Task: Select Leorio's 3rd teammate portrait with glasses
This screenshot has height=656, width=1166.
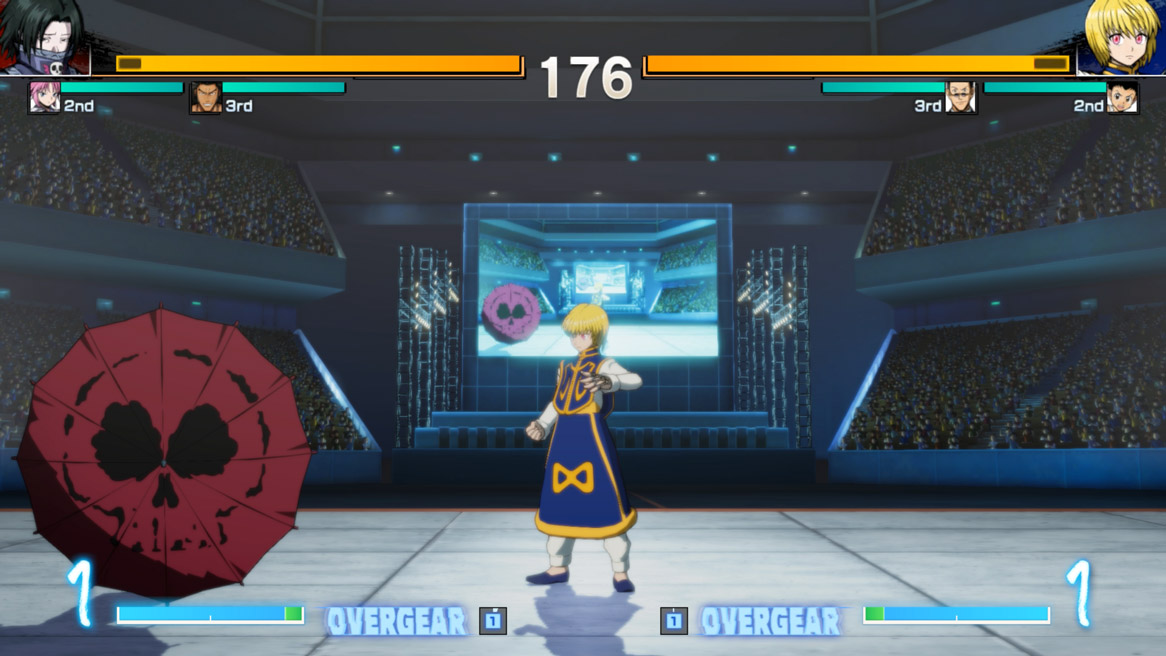Action: [x=960, y=98]
